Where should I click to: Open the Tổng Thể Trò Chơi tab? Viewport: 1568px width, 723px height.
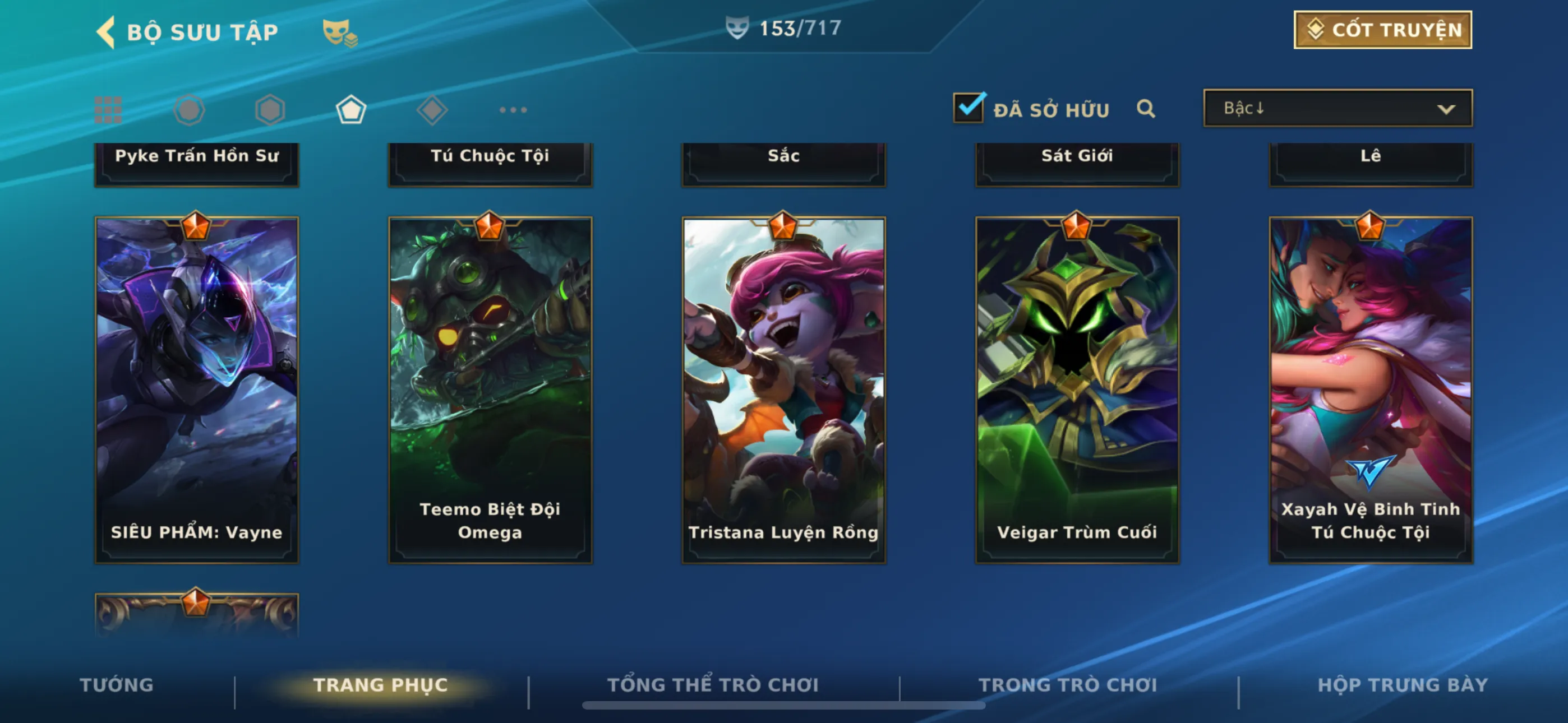click(x=713, y=685)
